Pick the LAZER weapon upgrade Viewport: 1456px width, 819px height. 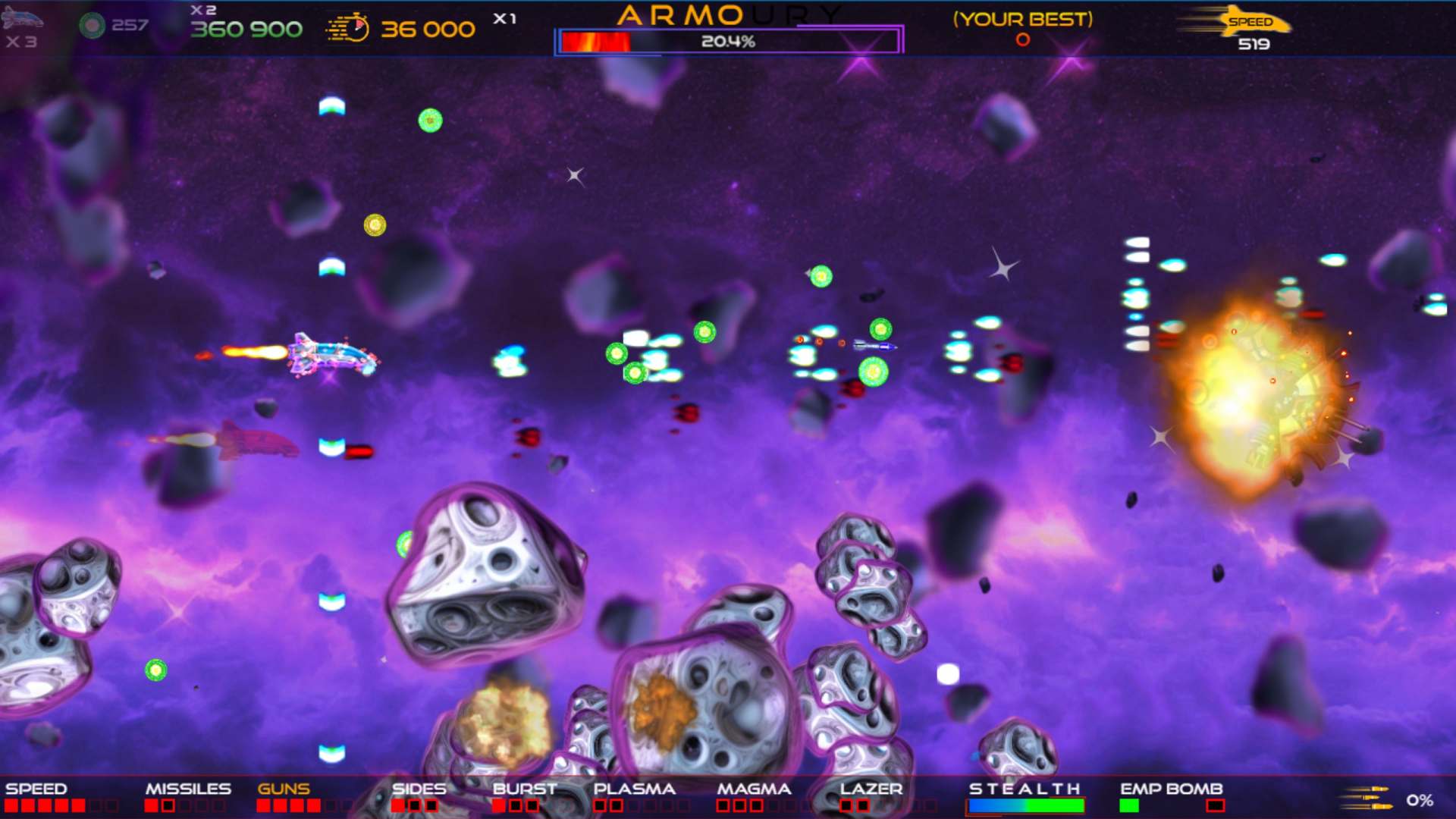[871, 789]
